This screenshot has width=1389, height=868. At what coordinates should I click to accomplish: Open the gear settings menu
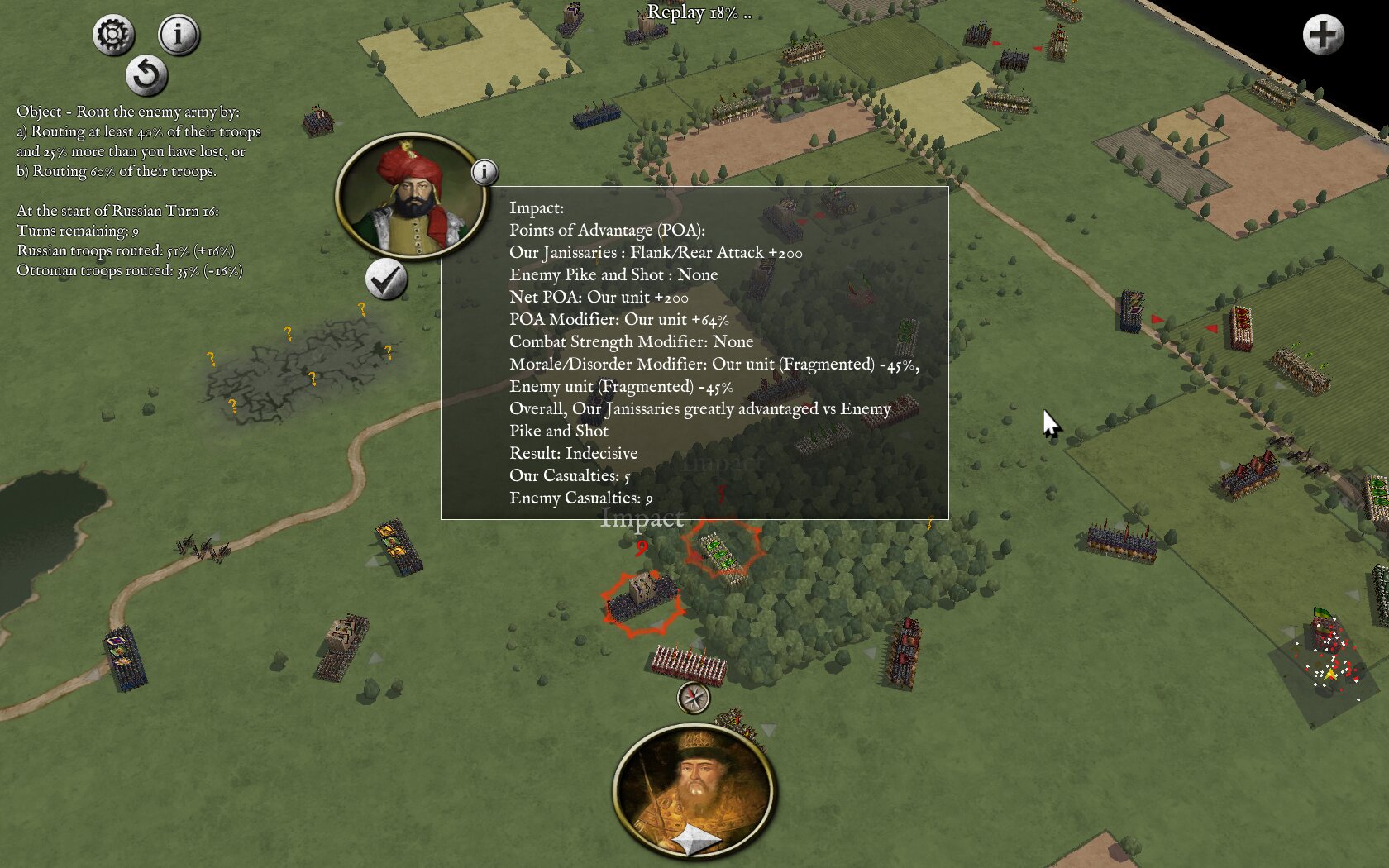coord(113,35)
